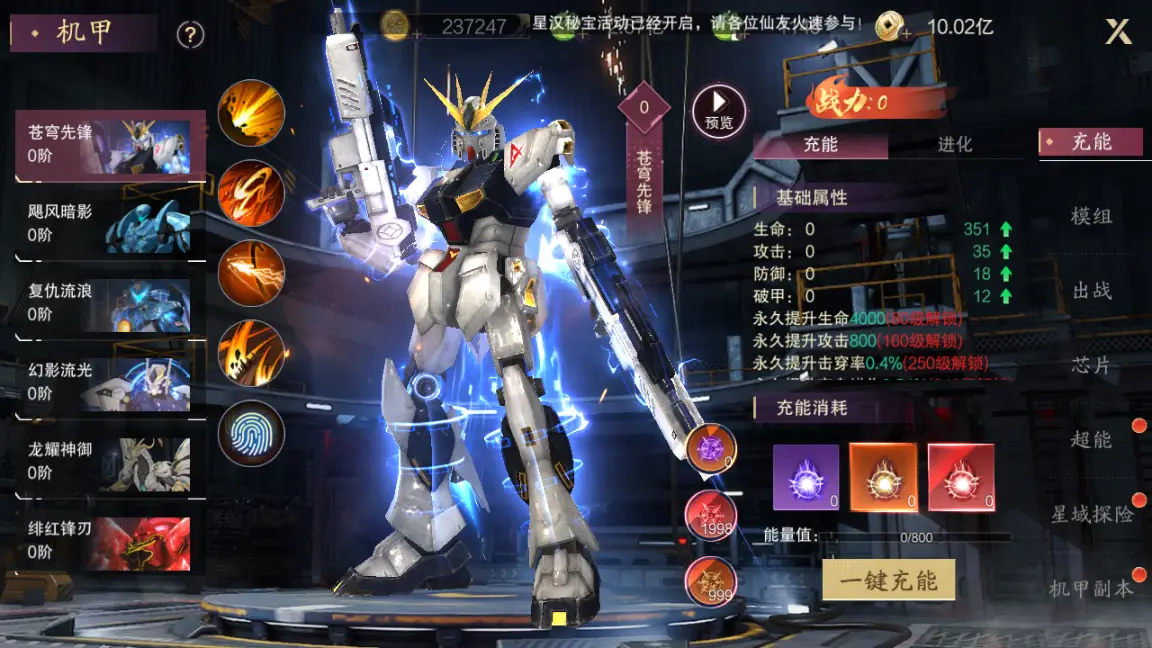Choose the 复仇流浪 mecha entry
Image resolution: width=1152 pixels, height=648 pixels.
click(110, 303)
